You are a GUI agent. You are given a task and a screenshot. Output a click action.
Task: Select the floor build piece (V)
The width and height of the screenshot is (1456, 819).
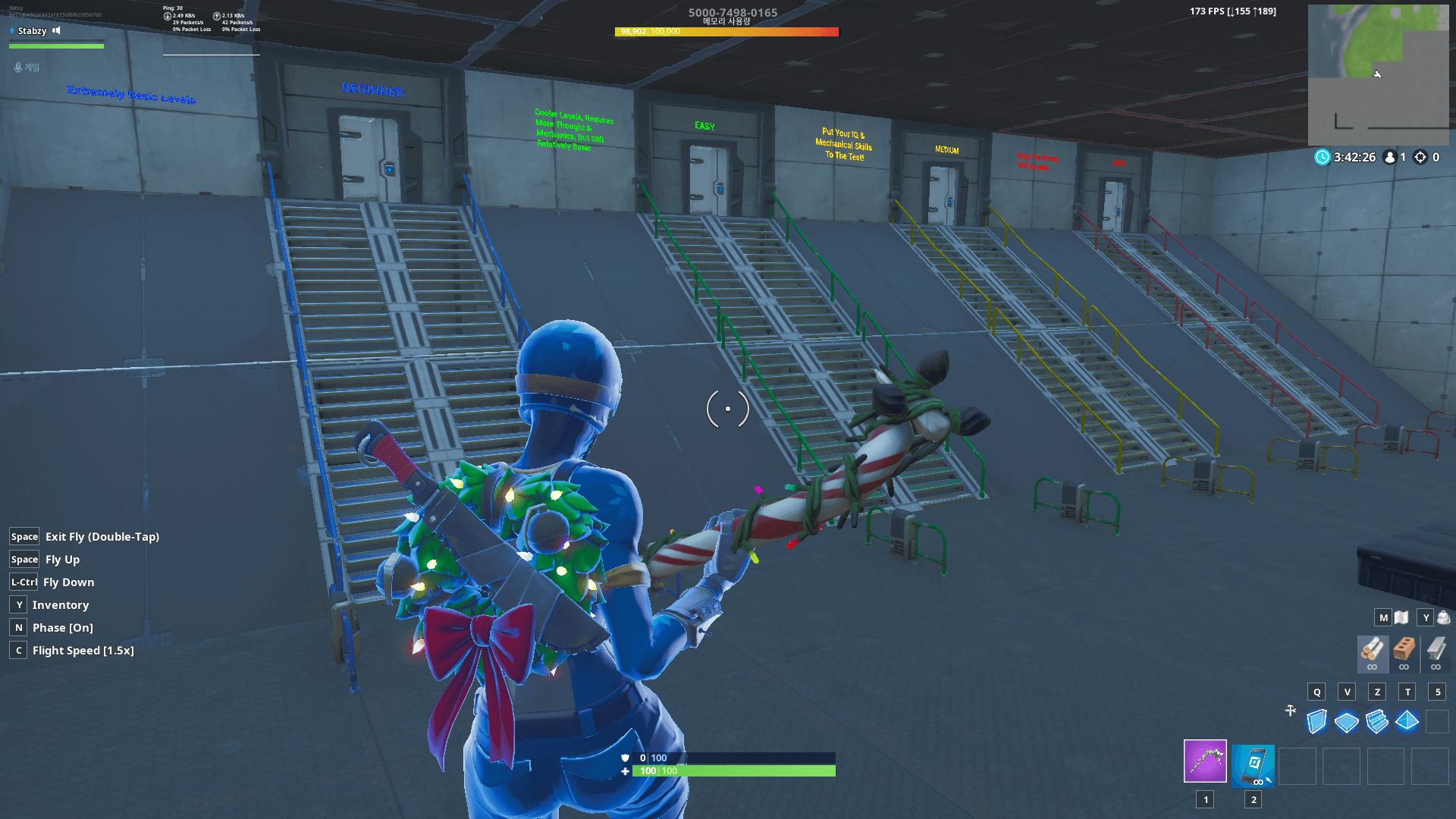point(1347,723)
